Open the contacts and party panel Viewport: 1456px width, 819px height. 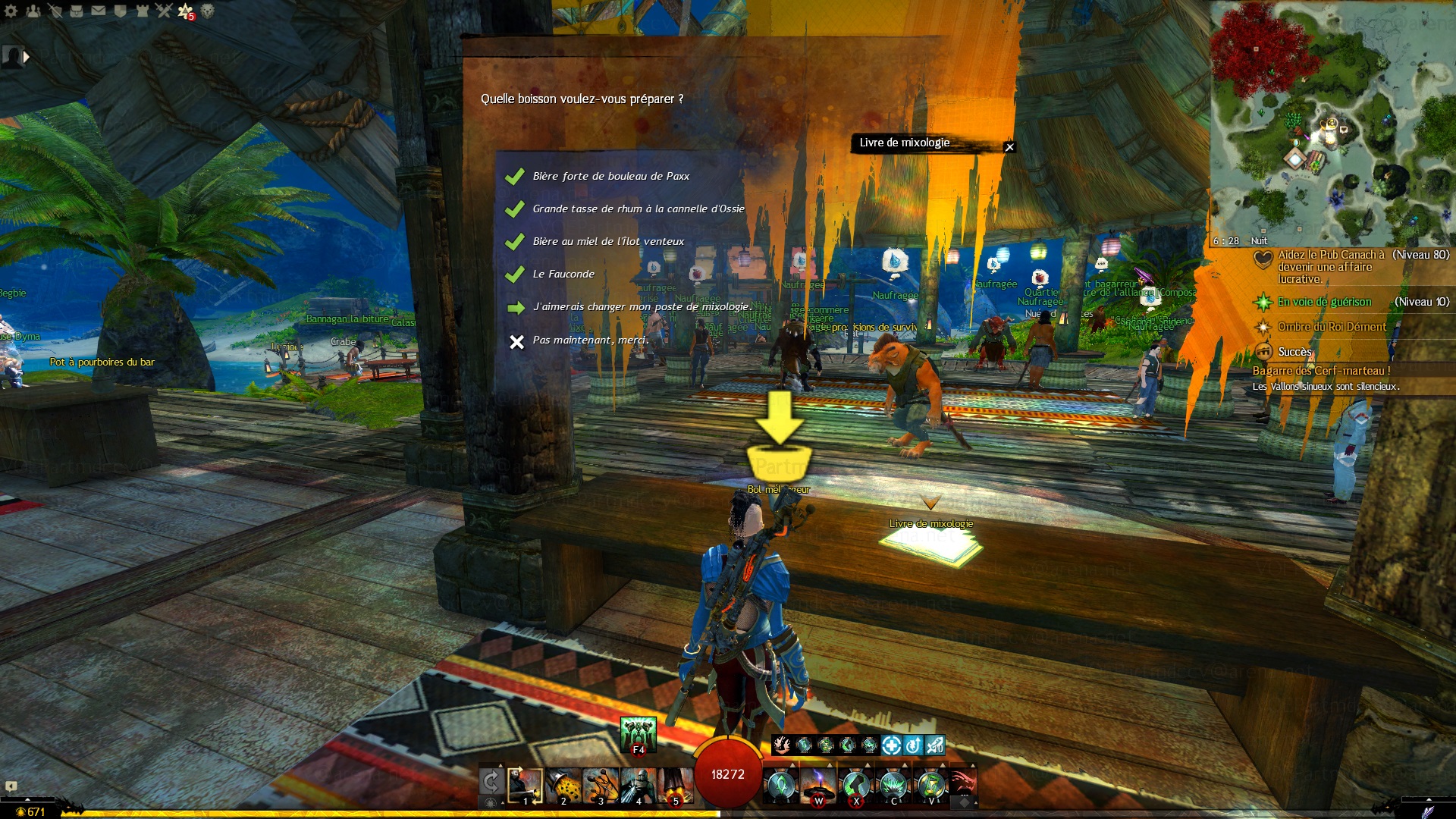pos(33,11)
